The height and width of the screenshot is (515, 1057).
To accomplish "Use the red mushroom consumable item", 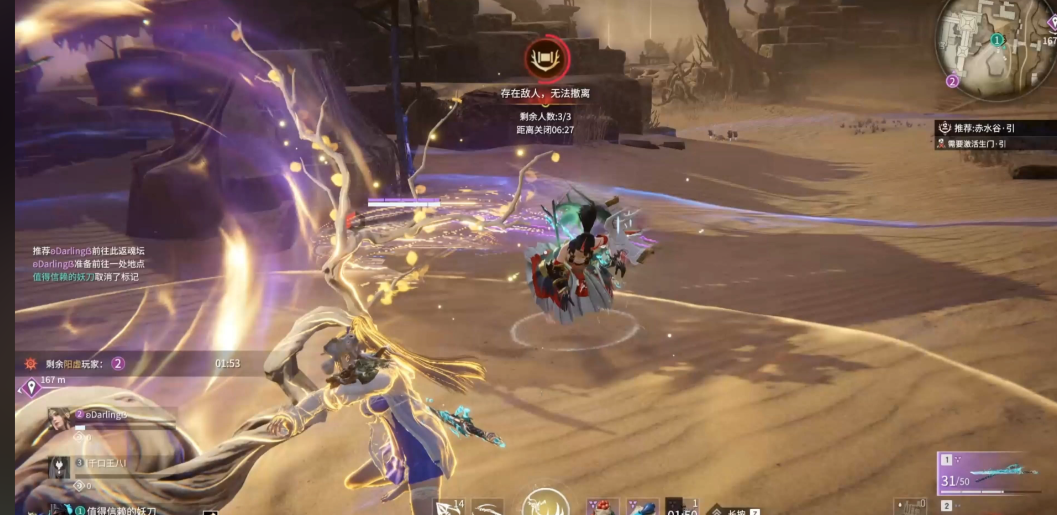I will (602, 507).
